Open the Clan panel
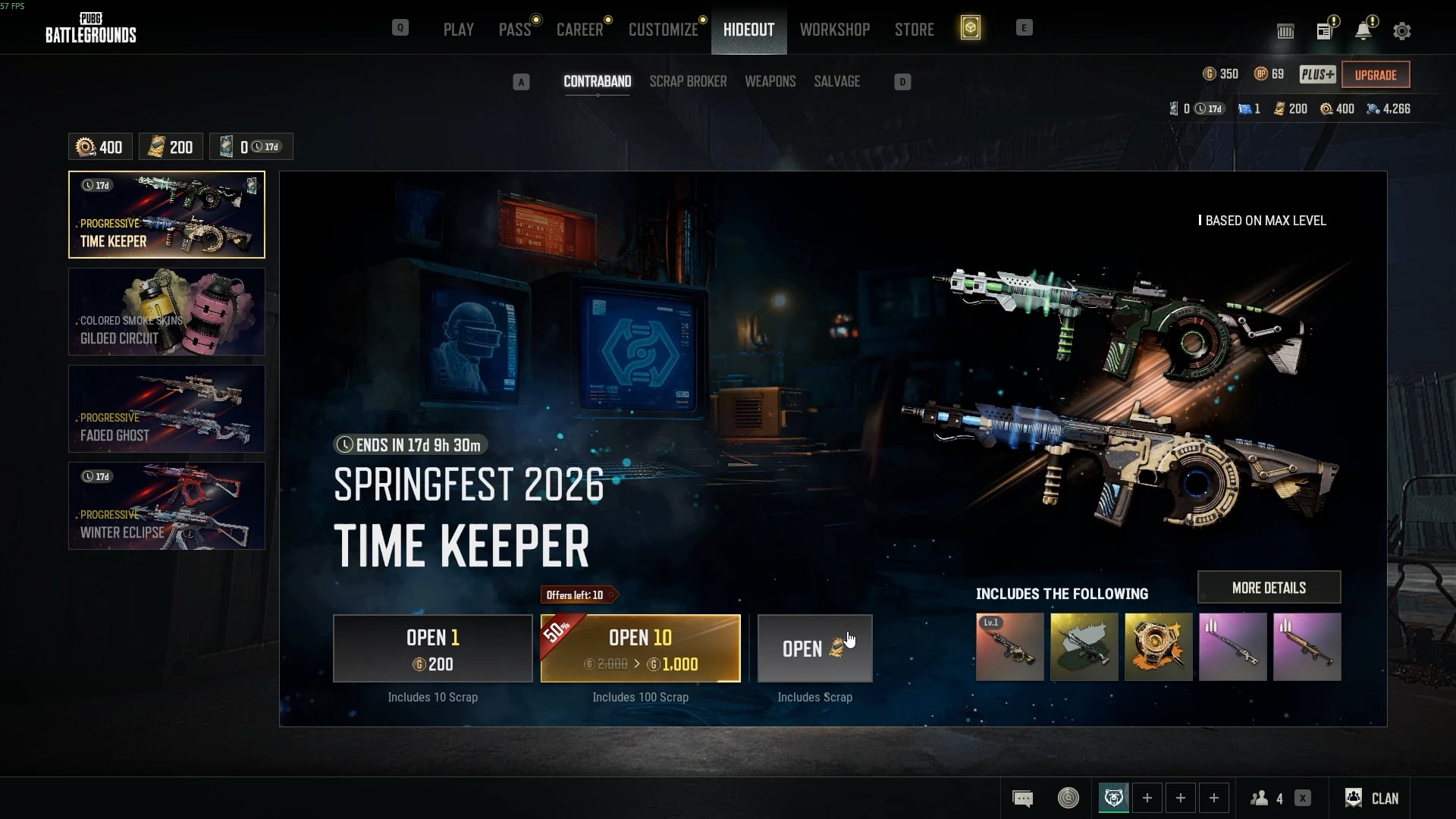1456x819 pixels. click(x=1372, y=798)
